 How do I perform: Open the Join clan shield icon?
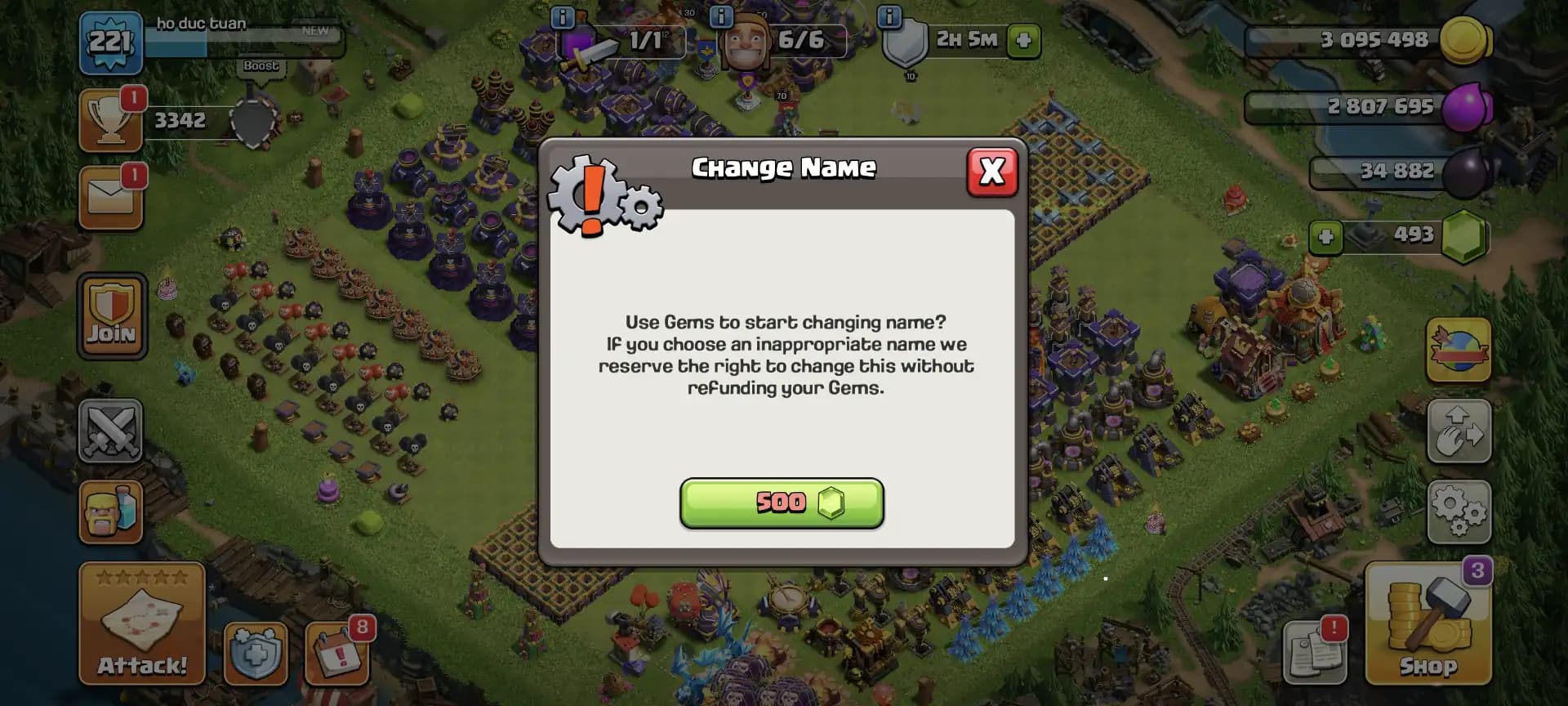point(111,317)
